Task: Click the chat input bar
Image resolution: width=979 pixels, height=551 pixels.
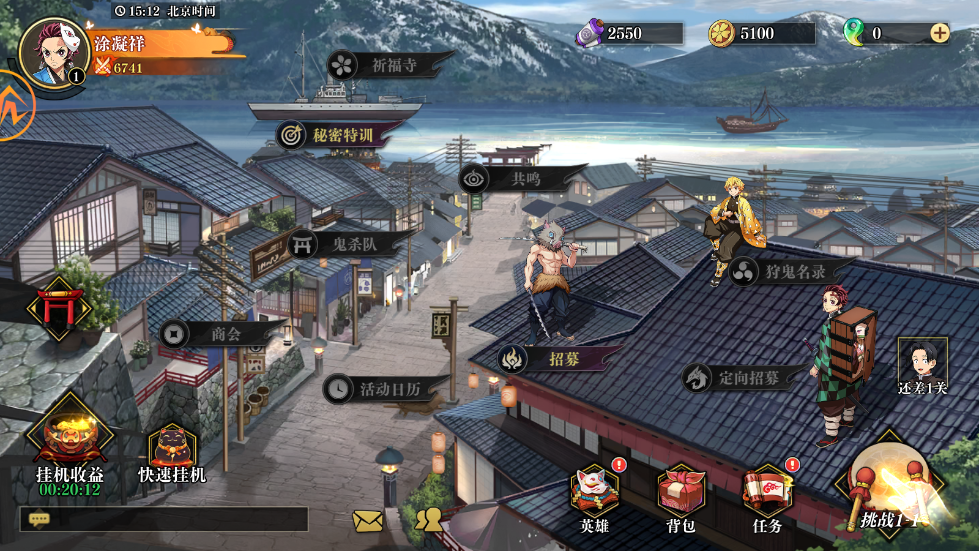Action: (x=163, y=519)
